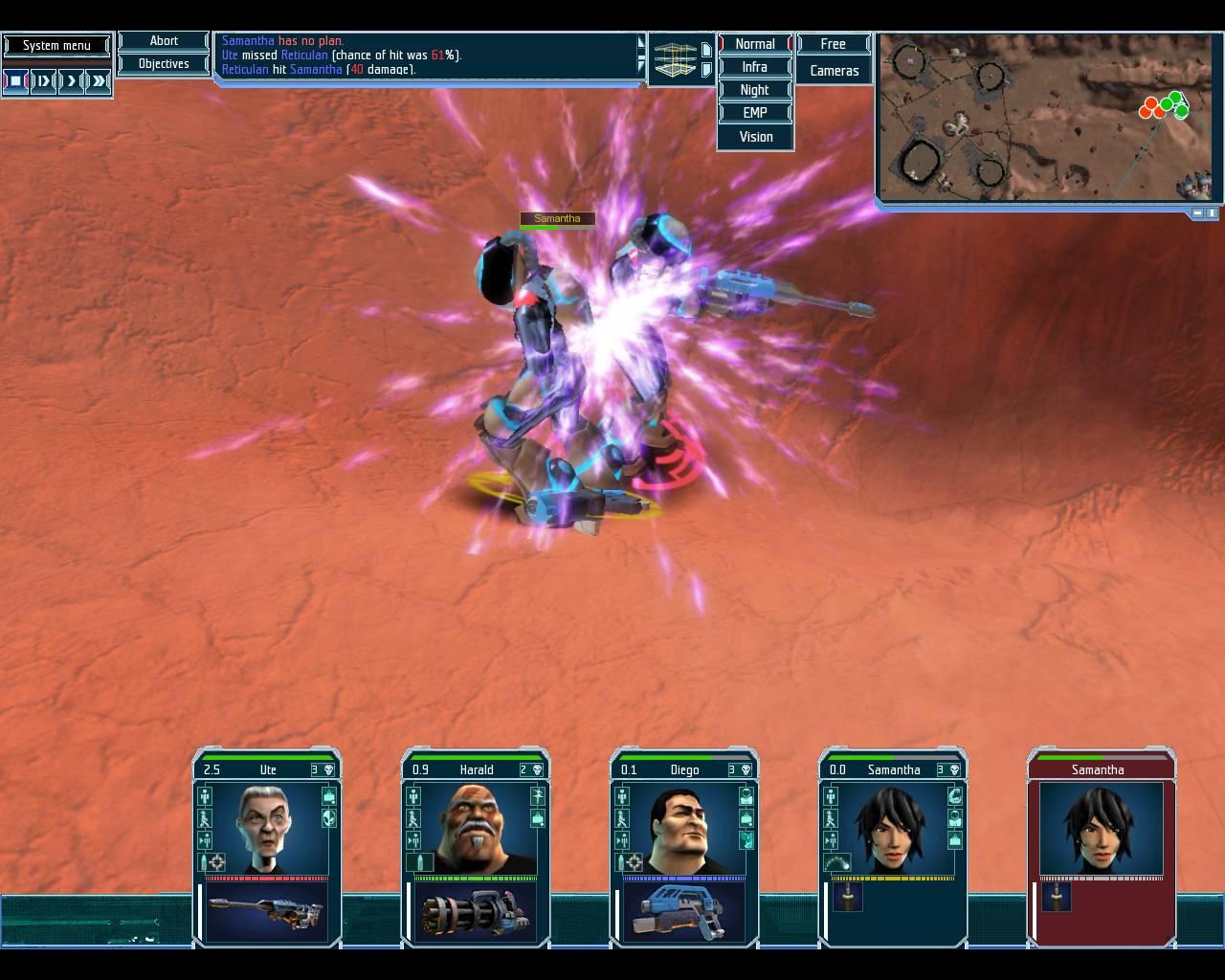Turn on EMP vision mode
The image size is (1225, 980).
pyautogui.click(x=755, y=112)
